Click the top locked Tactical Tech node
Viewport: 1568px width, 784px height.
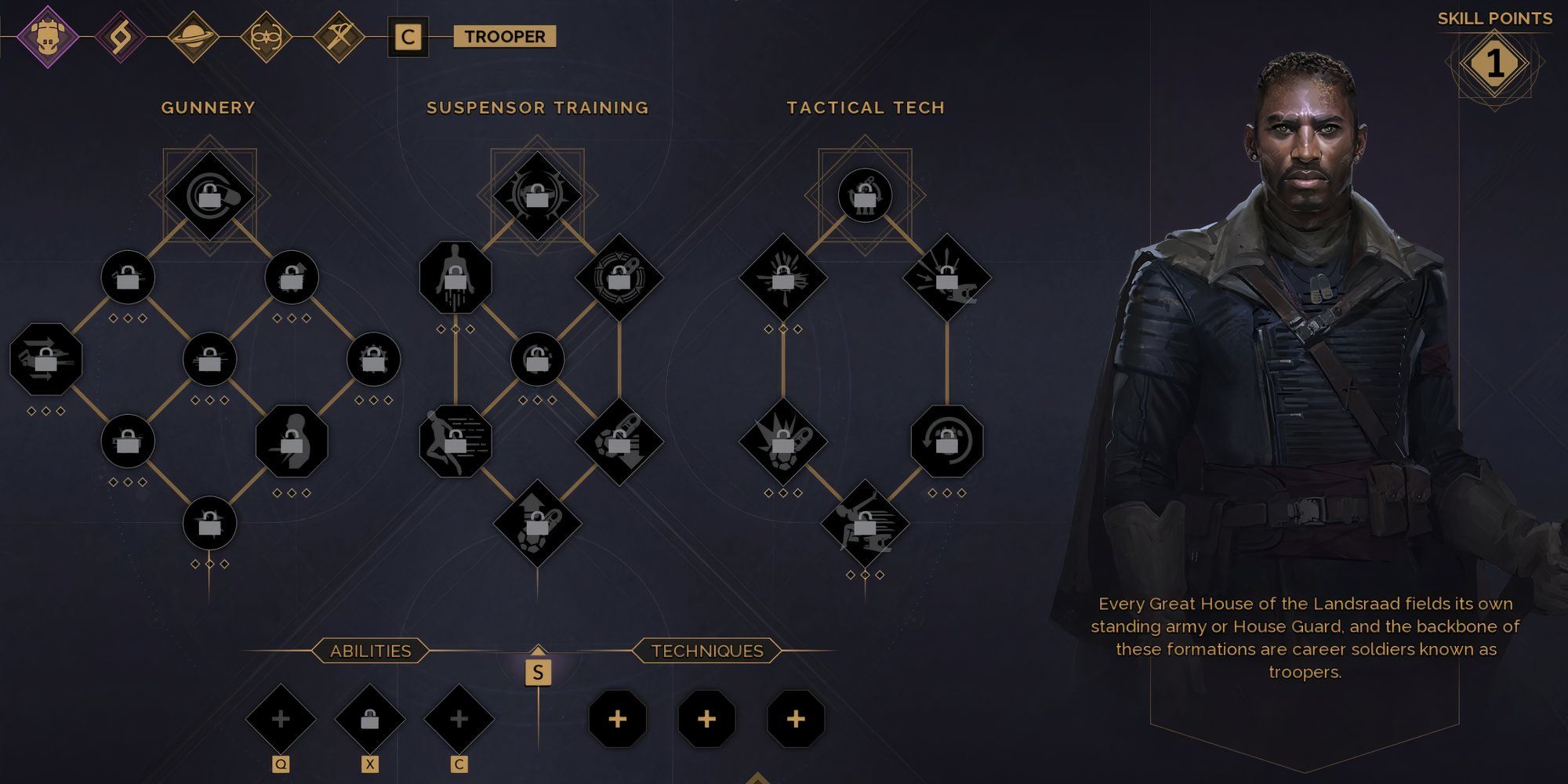coord(865,195)
